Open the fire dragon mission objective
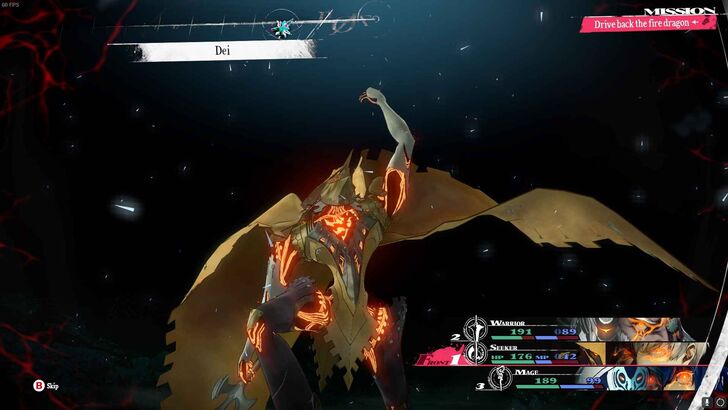The image size is (728, 410). coord(634,22)
